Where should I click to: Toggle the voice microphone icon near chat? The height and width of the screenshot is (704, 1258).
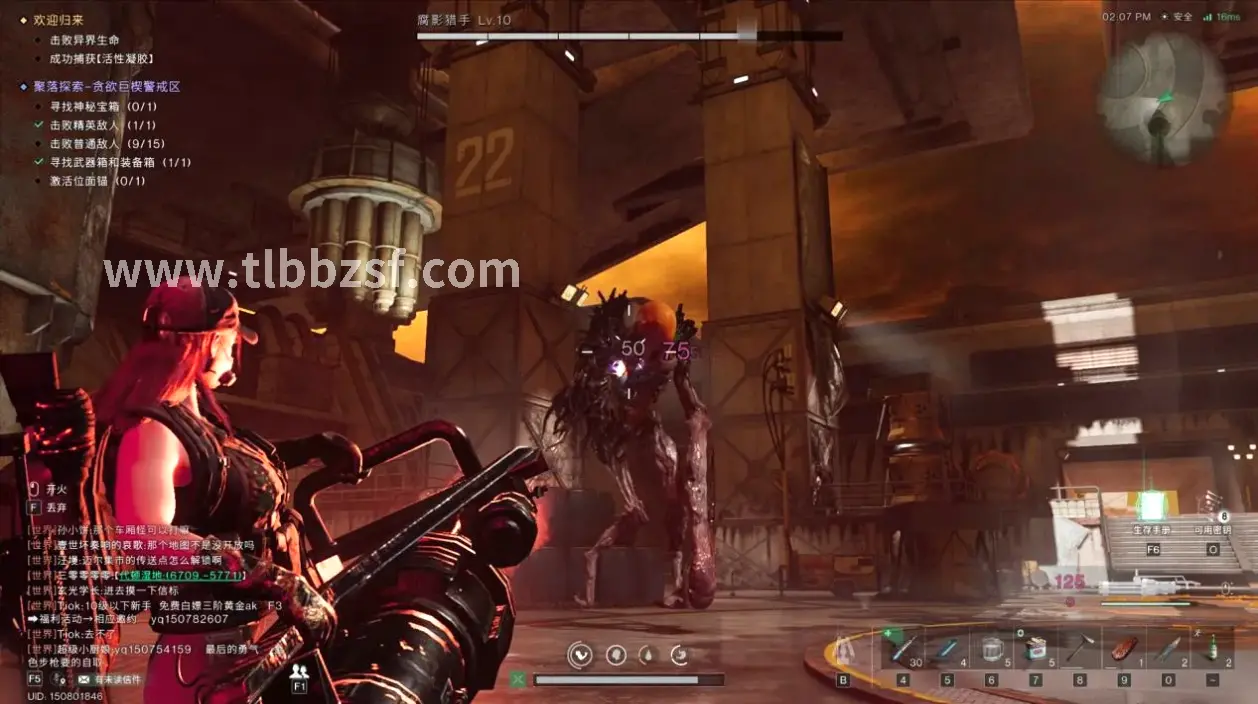coord(60,679)
